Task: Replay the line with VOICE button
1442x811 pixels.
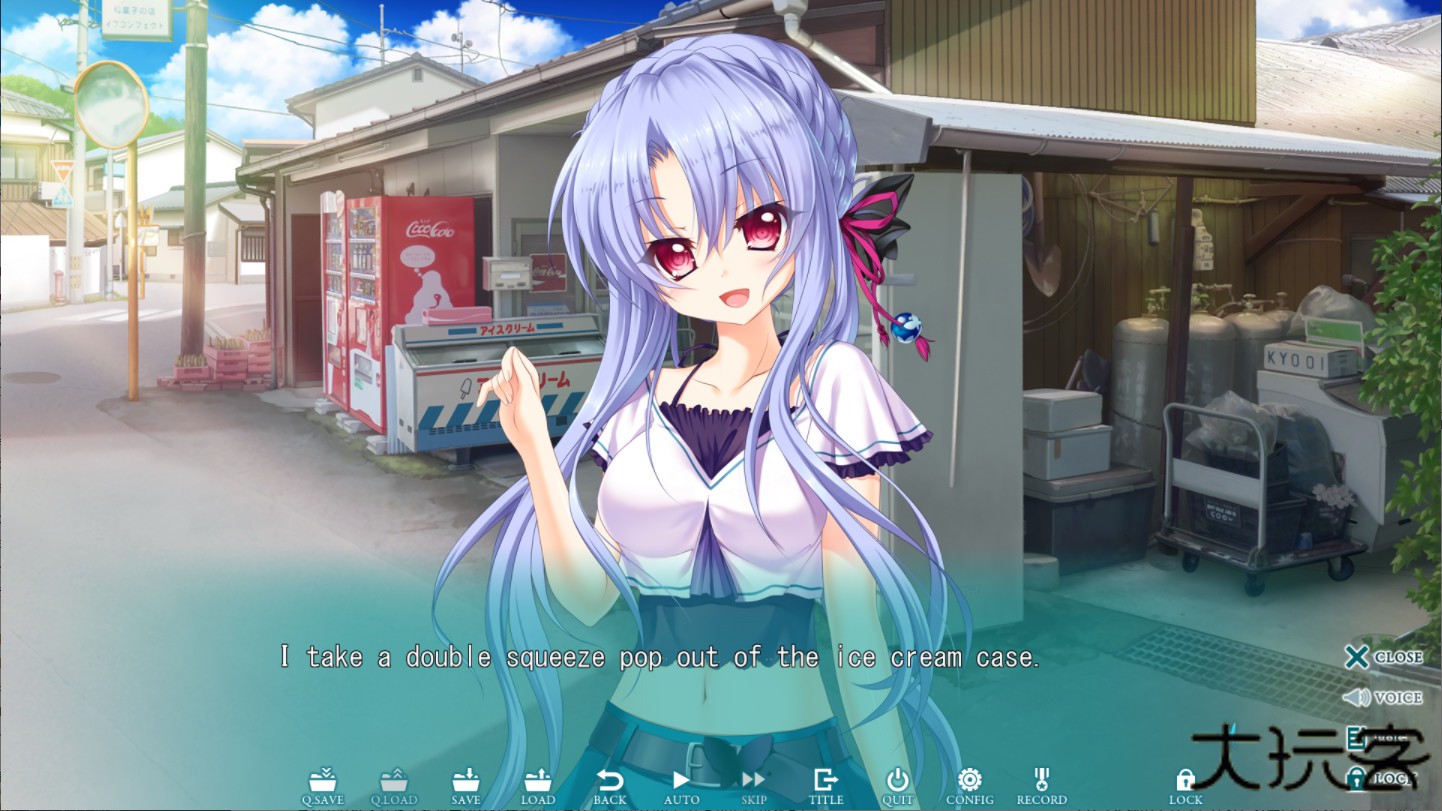Action: click(x=1383, y=697)
